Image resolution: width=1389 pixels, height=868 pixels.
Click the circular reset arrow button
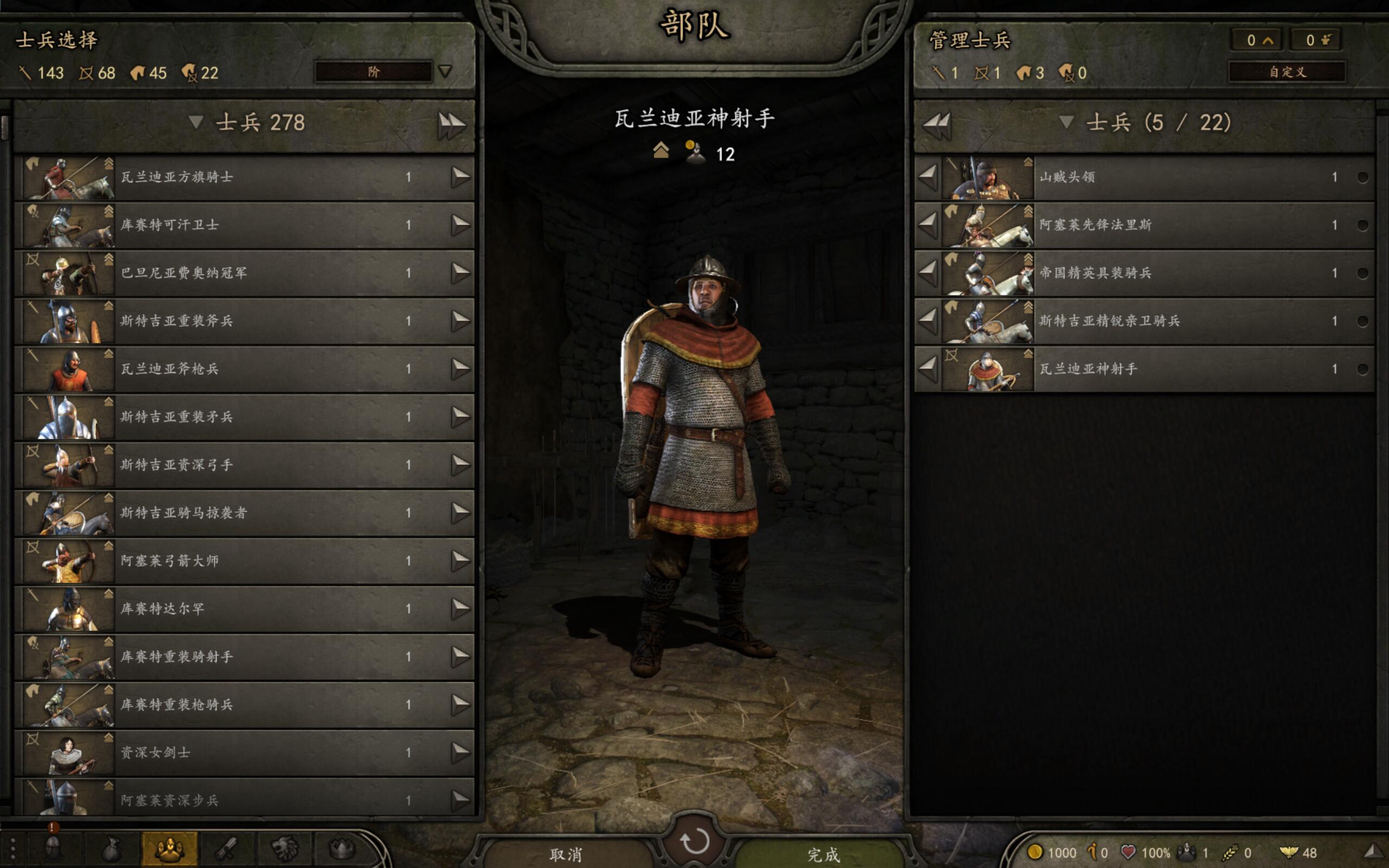point(694,841)
